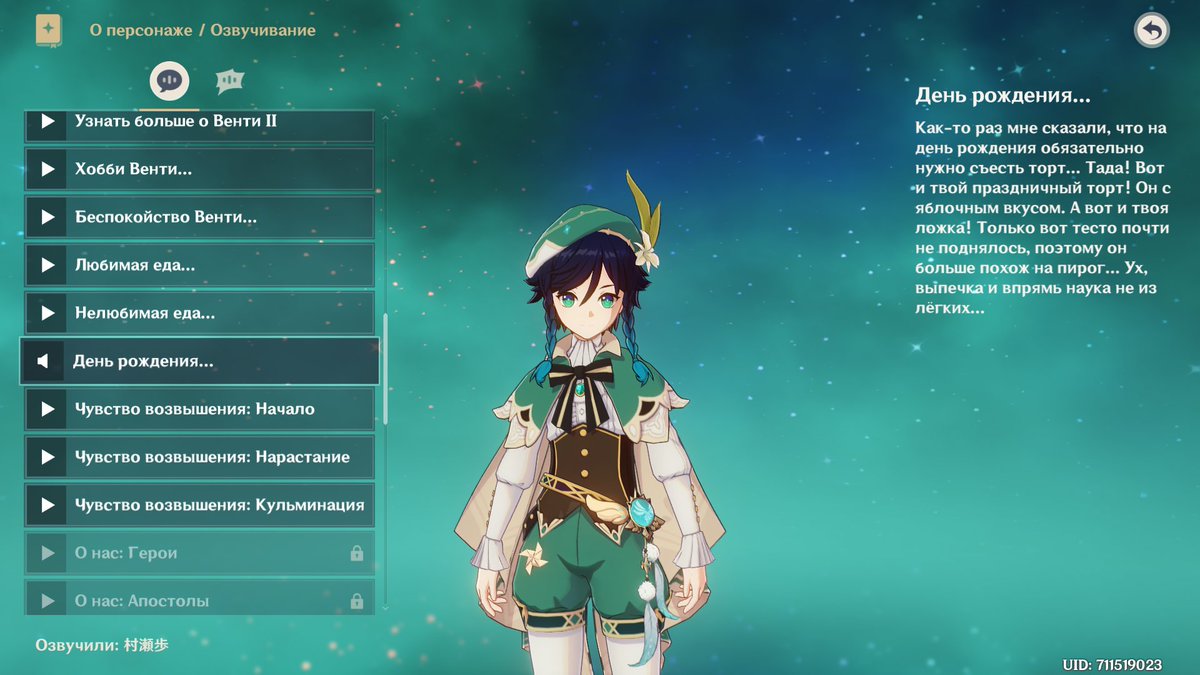Viewport: 1200px width, 675px height.
Task: Play 'Чувство возвышения: Нарастание' voice line
Action: [x=47, y=457]
